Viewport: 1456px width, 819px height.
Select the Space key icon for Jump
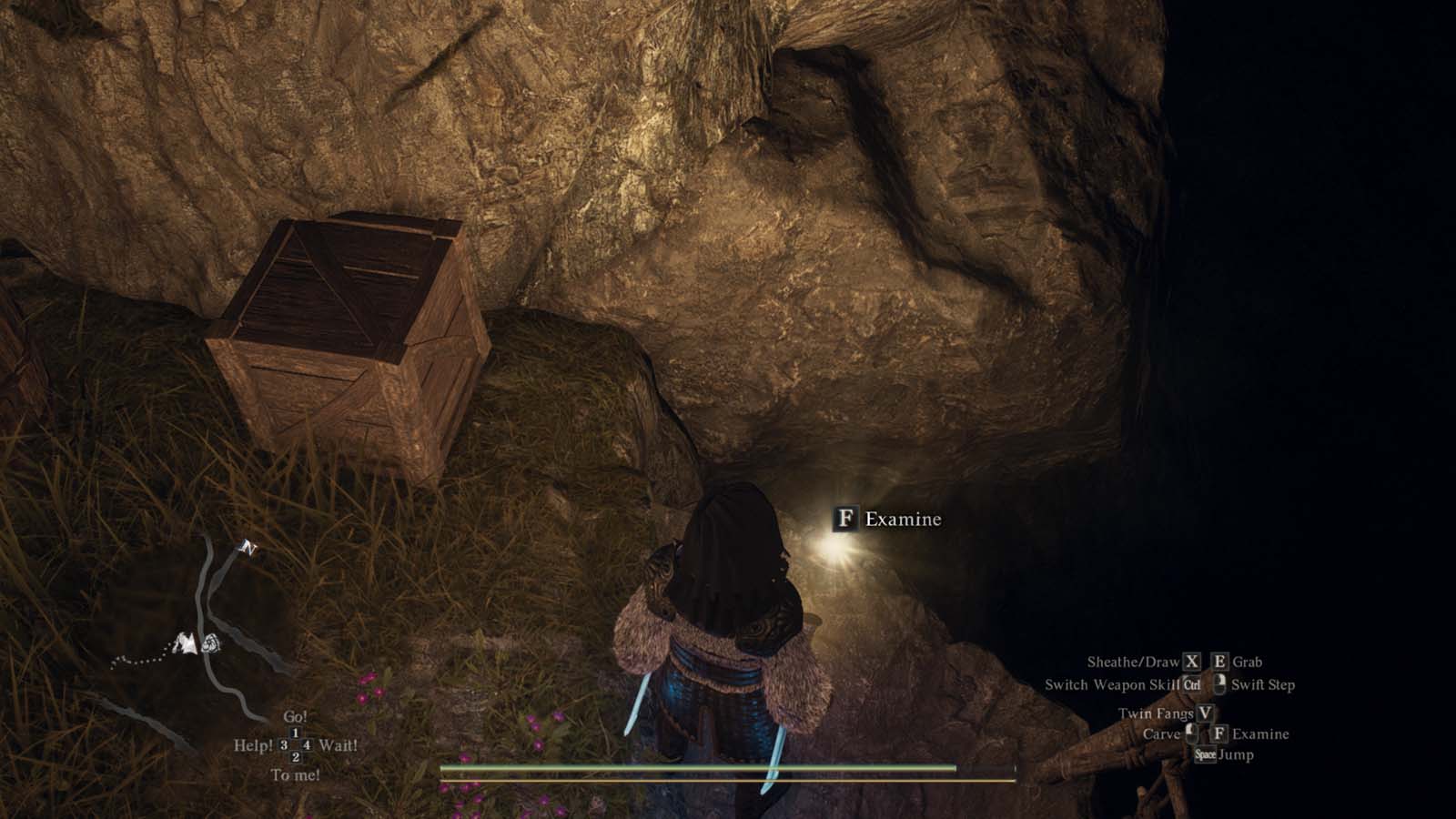(1207, 754)
